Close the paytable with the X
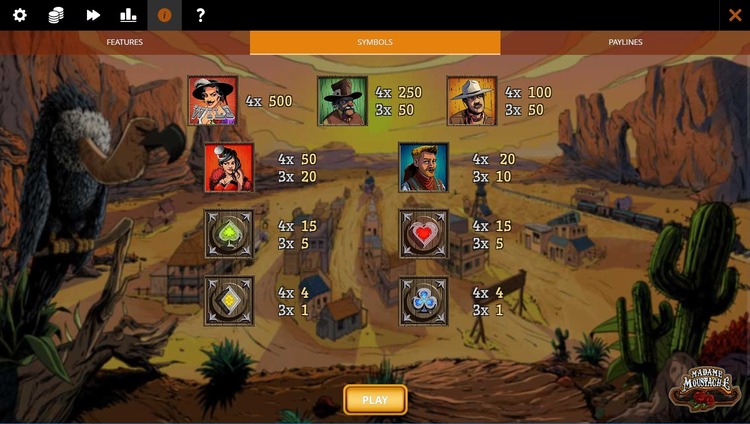This screenshot has width=750, height=424. 735,15
